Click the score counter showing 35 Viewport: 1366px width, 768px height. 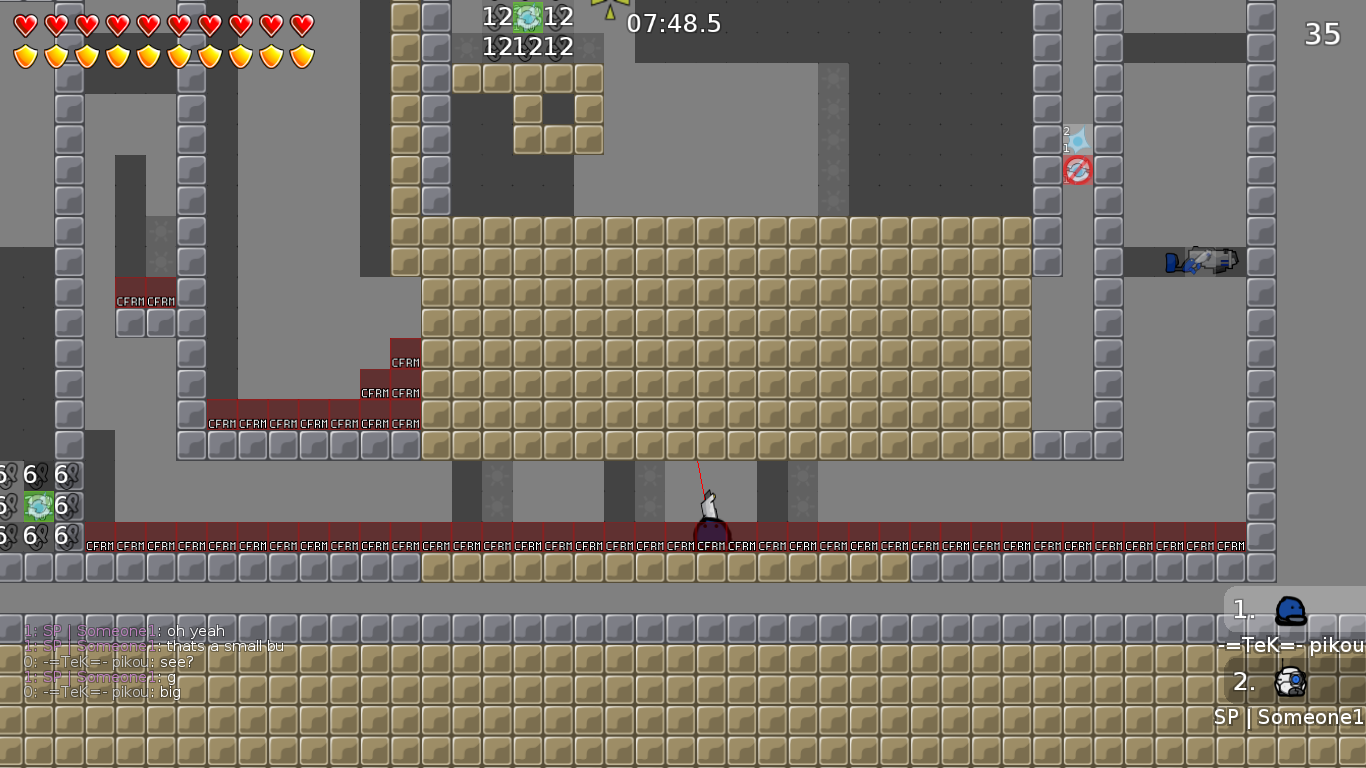[1321, 34]
